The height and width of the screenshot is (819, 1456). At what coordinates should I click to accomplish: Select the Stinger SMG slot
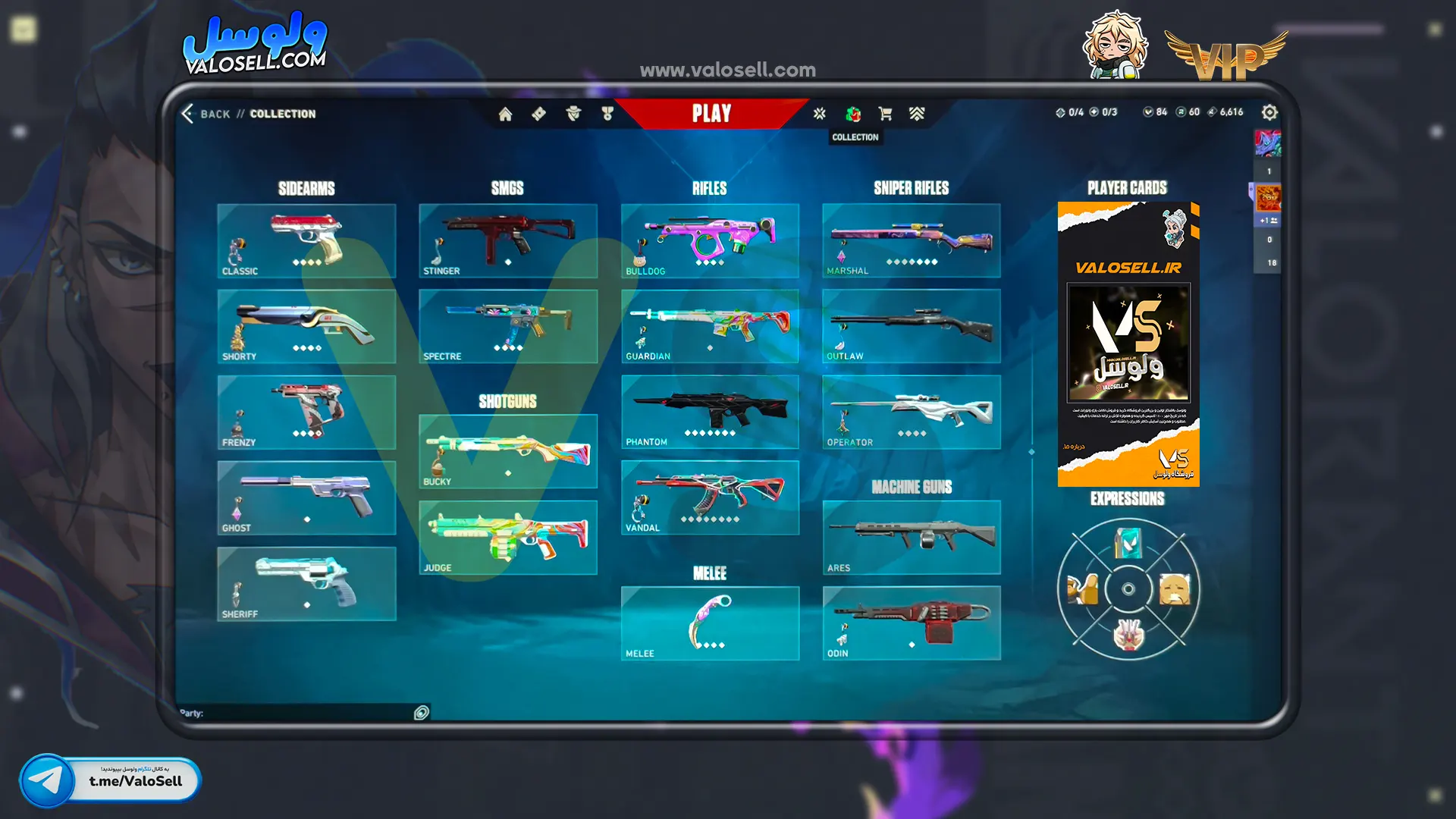pos(507,240)
